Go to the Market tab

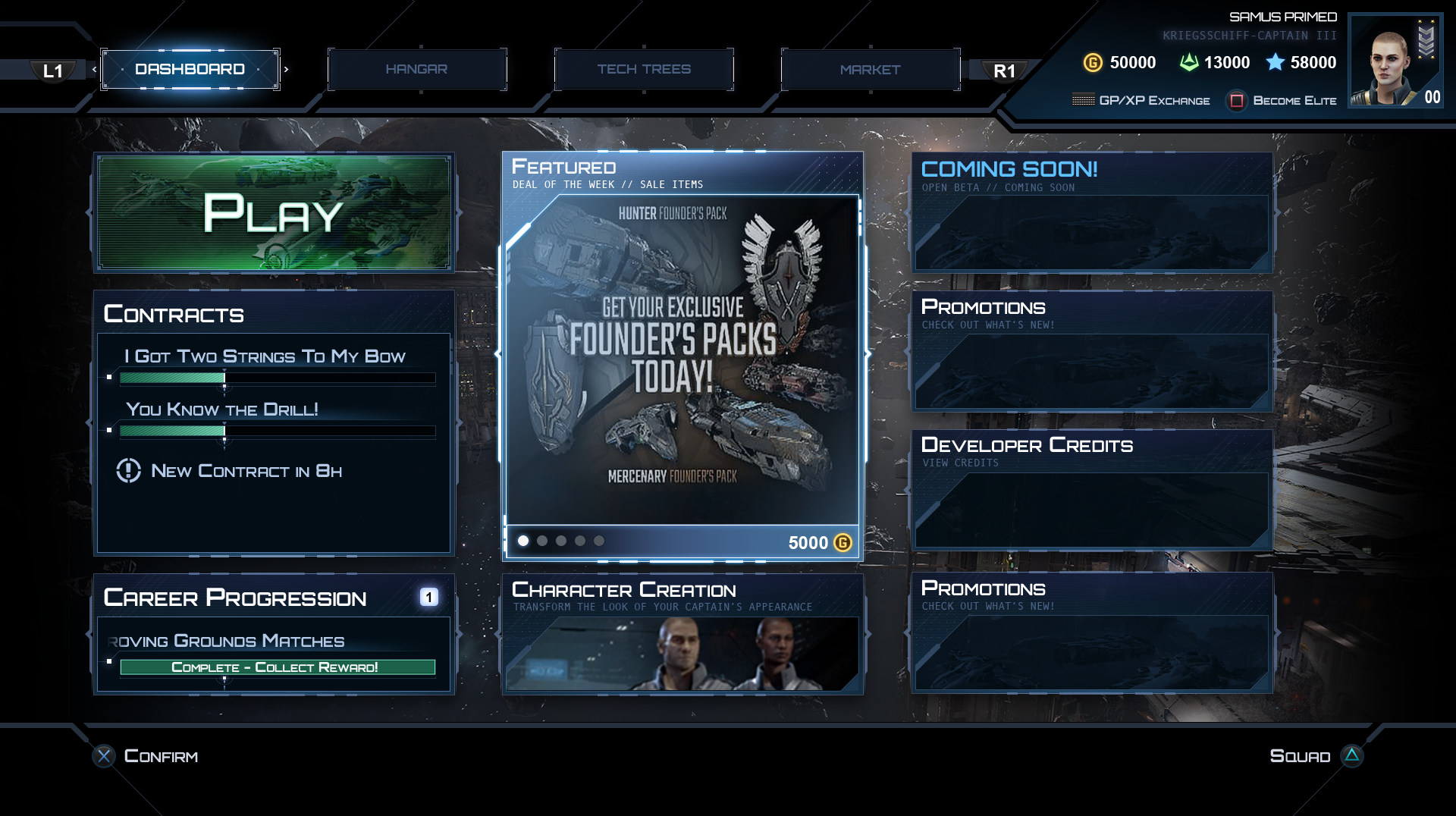(870, 69)
